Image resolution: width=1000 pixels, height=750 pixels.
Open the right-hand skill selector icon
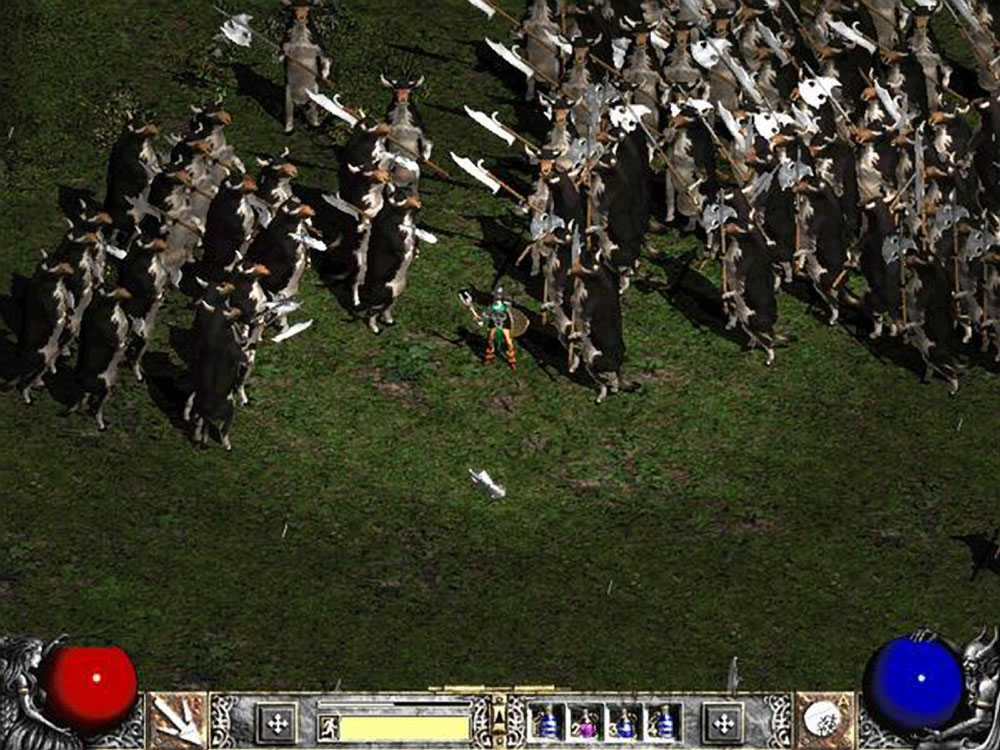click(x=824, y=720)
